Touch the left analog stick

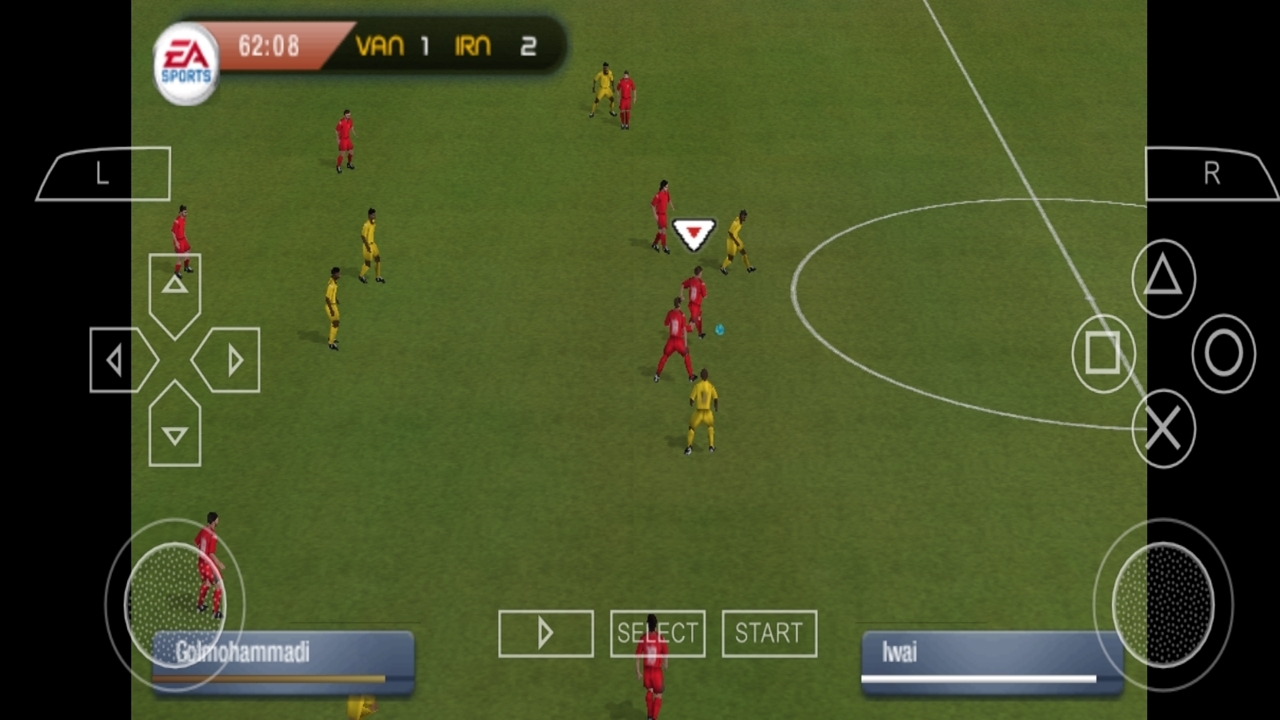[x=175, y=603]
